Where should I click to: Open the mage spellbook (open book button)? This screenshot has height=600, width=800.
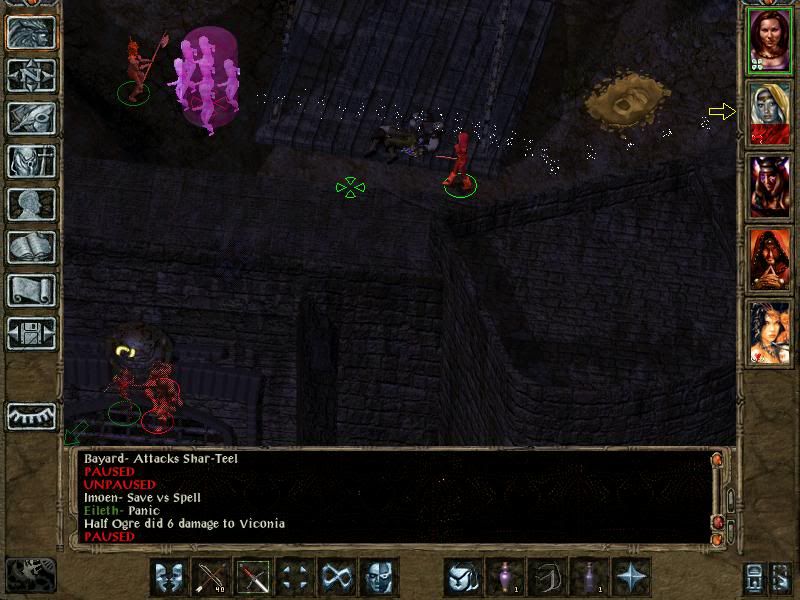coord(31,247)
